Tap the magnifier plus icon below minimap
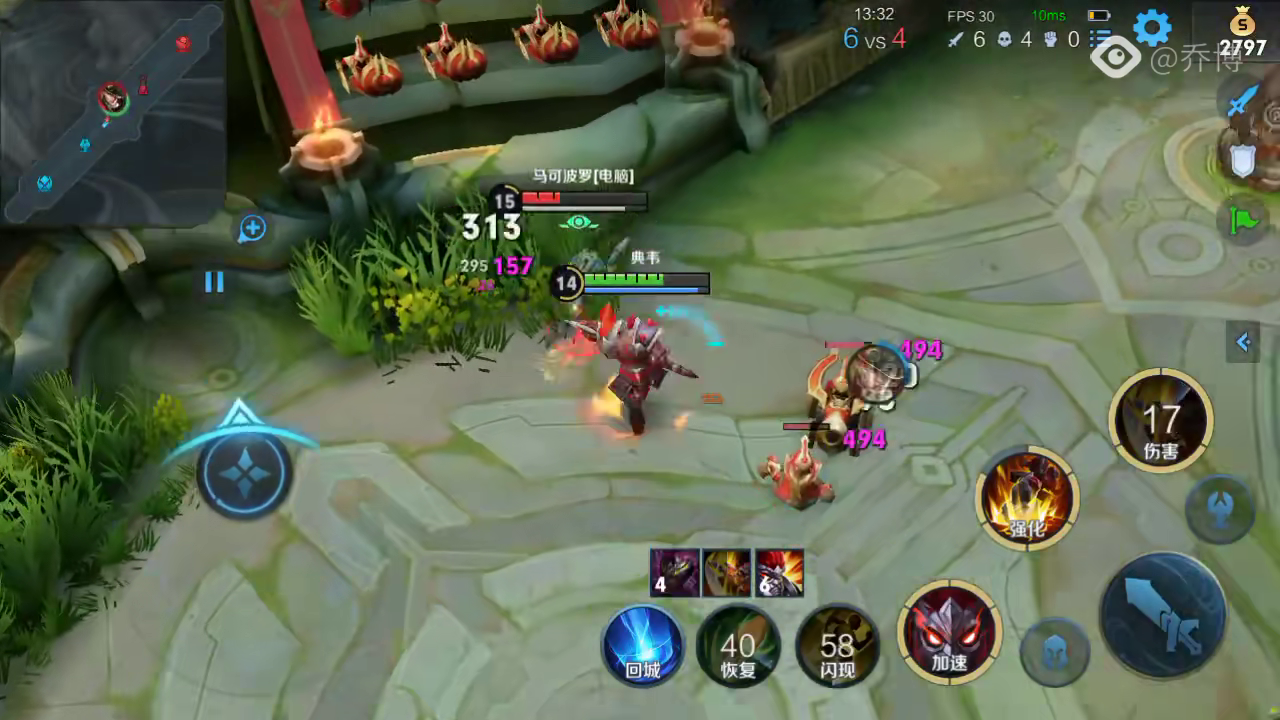 [252, 229]
